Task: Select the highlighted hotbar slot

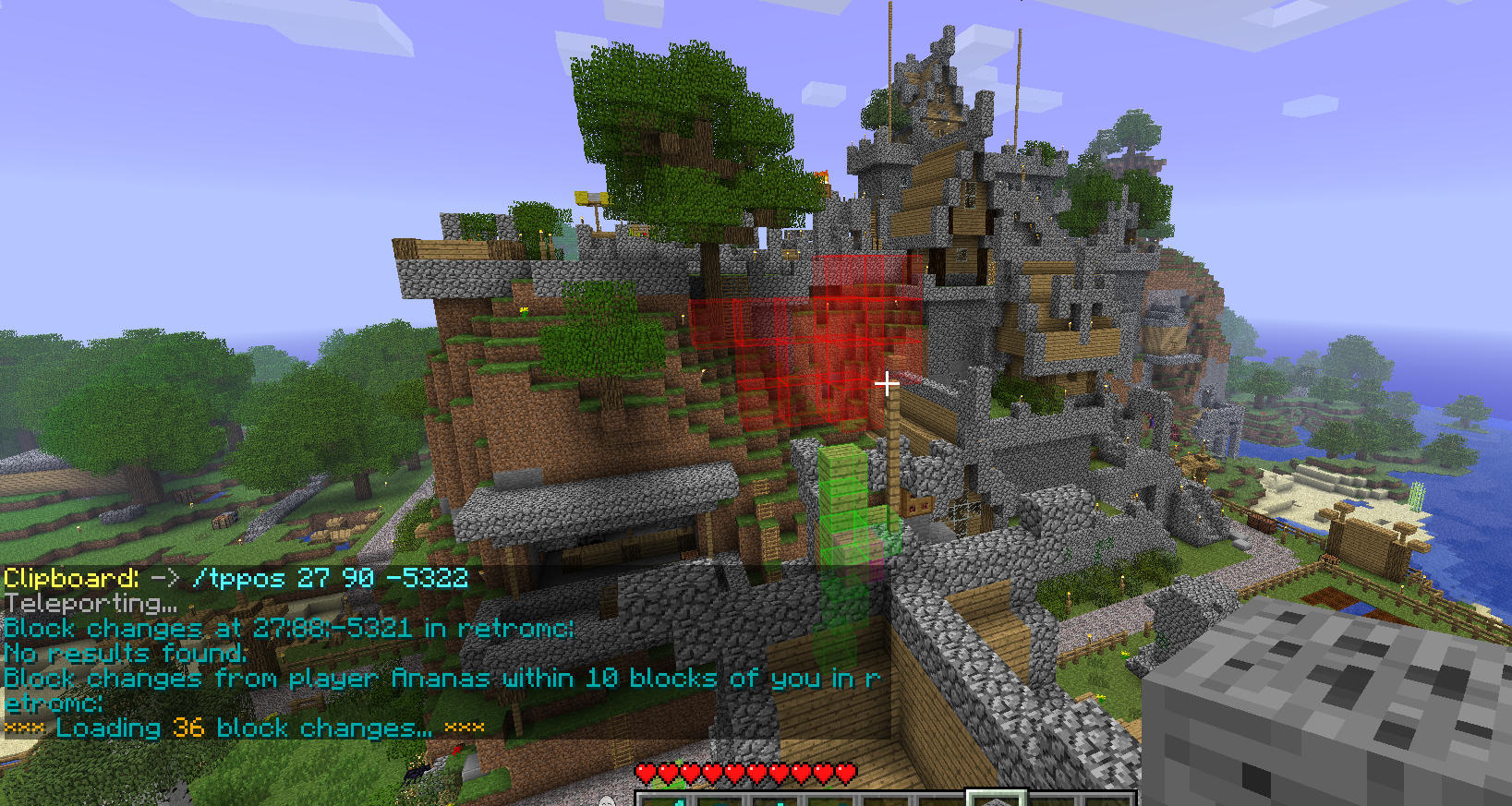Action: click(996, 799)
